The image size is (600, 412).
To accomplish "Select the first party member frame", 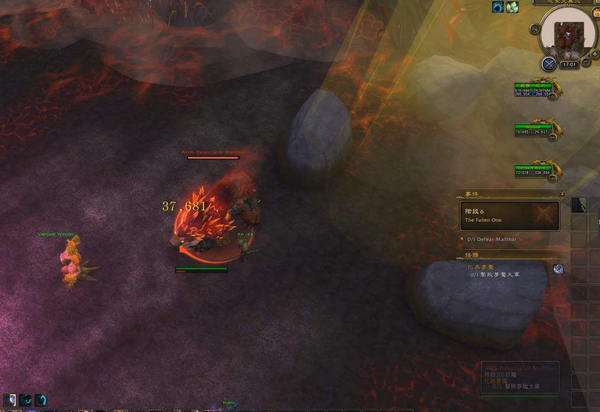I will (535, 90).
